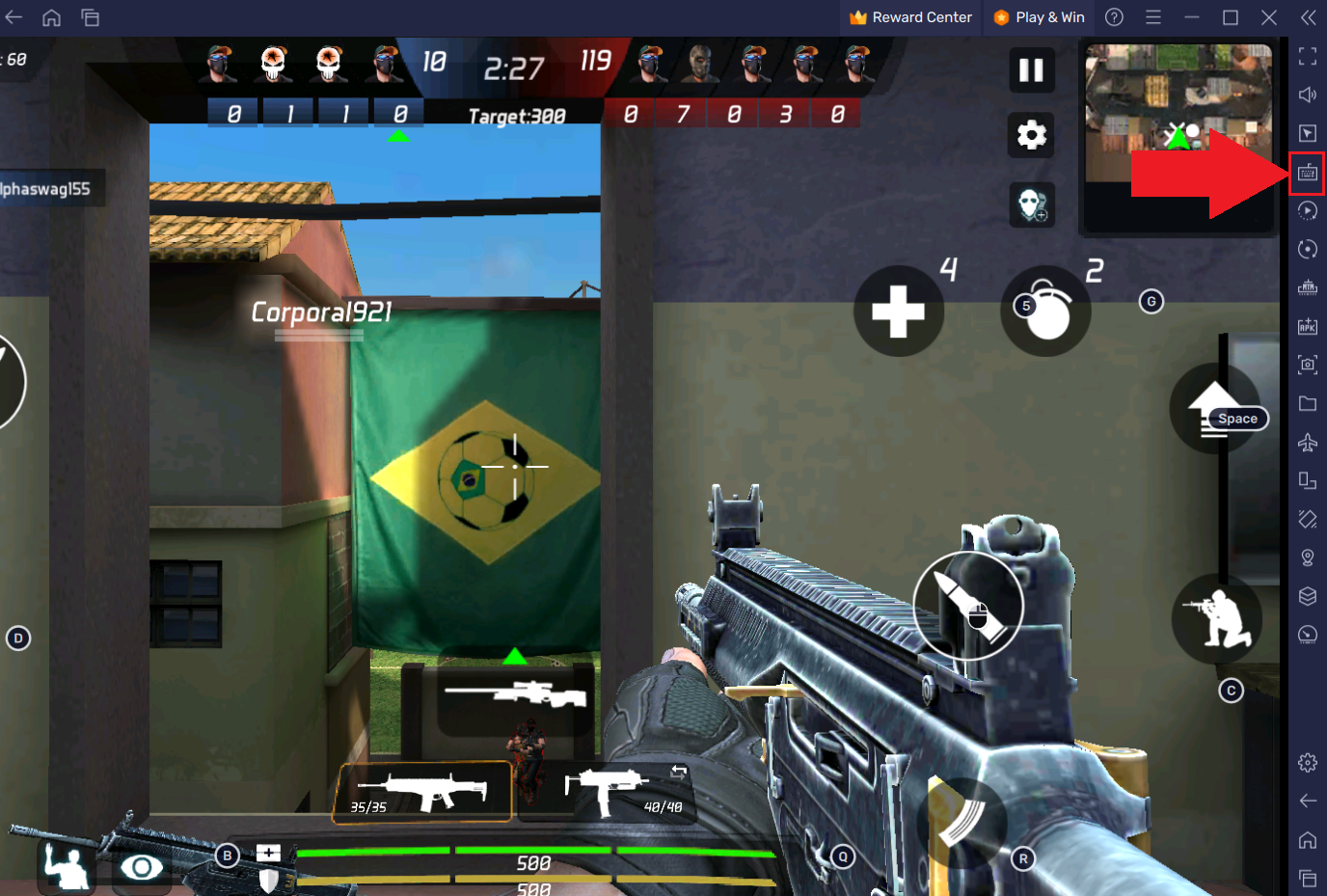Click the performance speedometer icon in the sidebar
This screenshot has width=1327, height=896.
tap(1308, 635)
